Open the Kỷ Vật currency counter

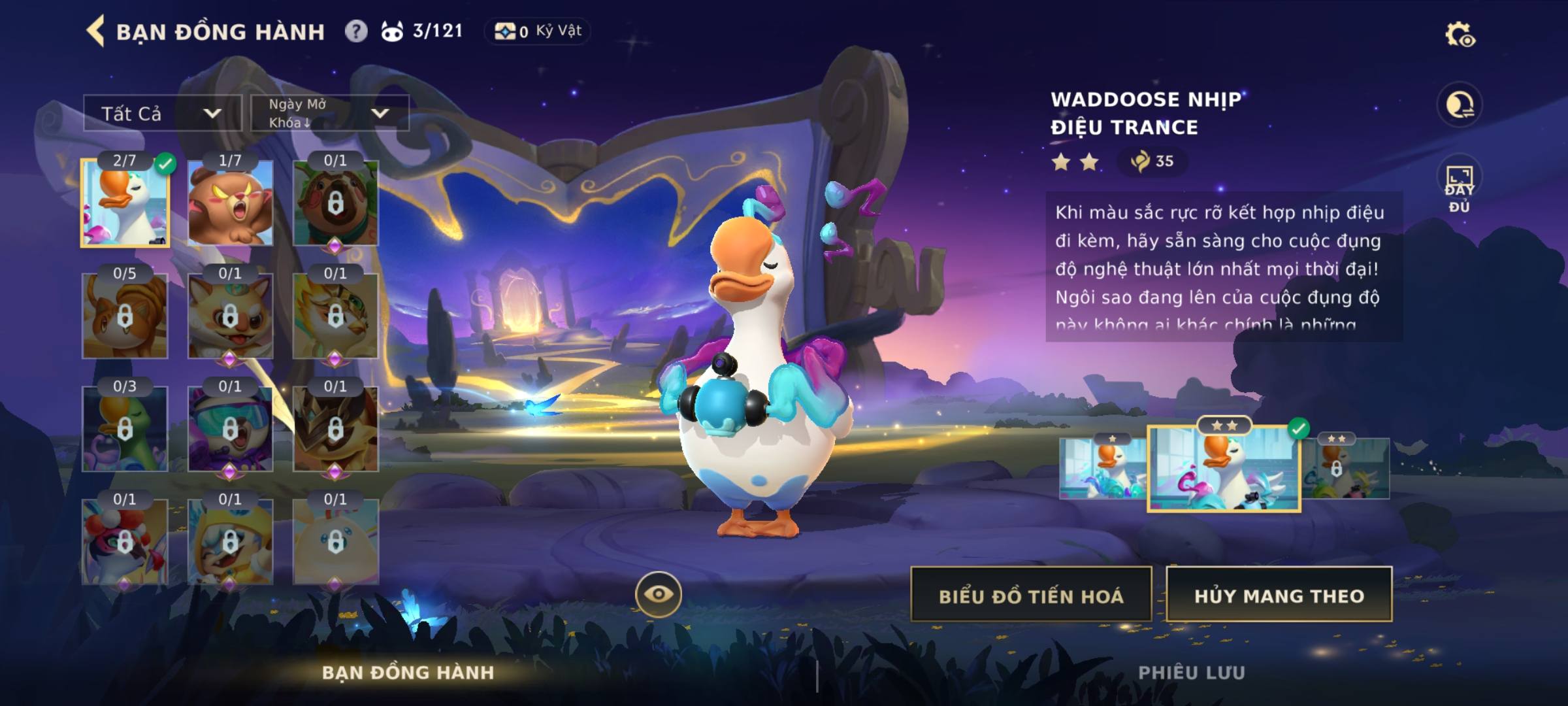coord(537,31)
